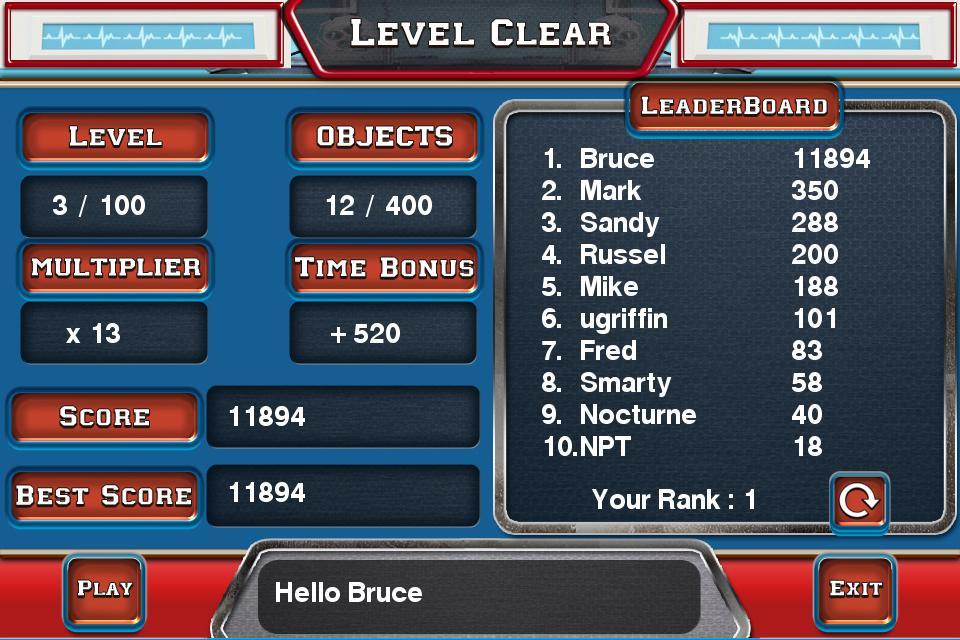960x640 pixels.
Task: Select Mark's row in the leaderboard
Action: pos(690,191)
